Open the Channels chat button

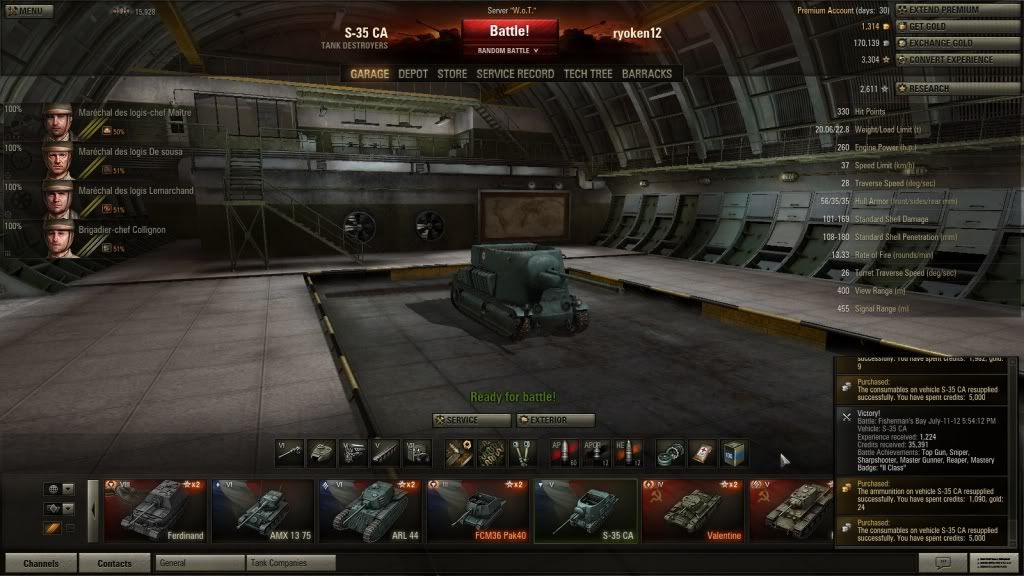tap(41, 563)
